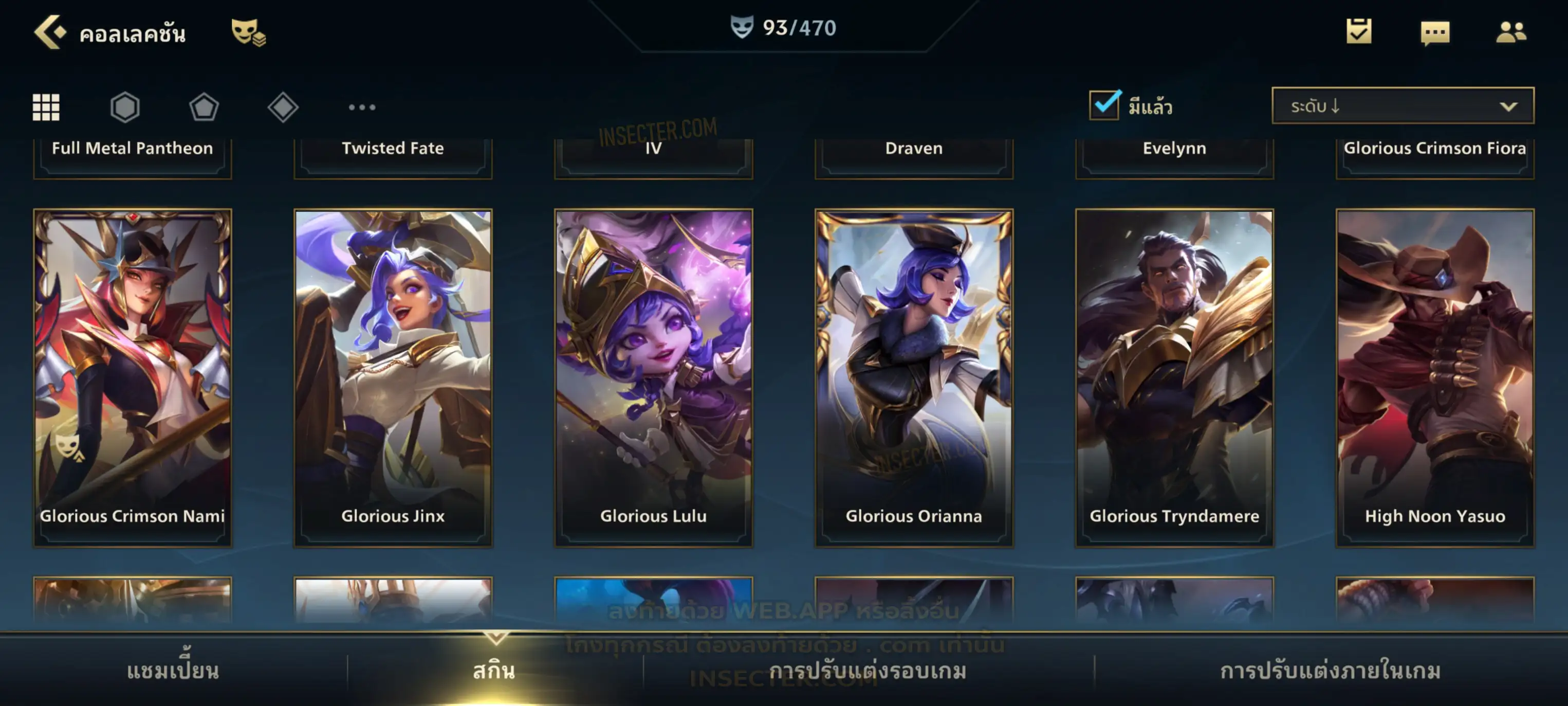Open the Glorious Orianna skin card
Viewport: 1568px width, 706px height.
(914, 377)
